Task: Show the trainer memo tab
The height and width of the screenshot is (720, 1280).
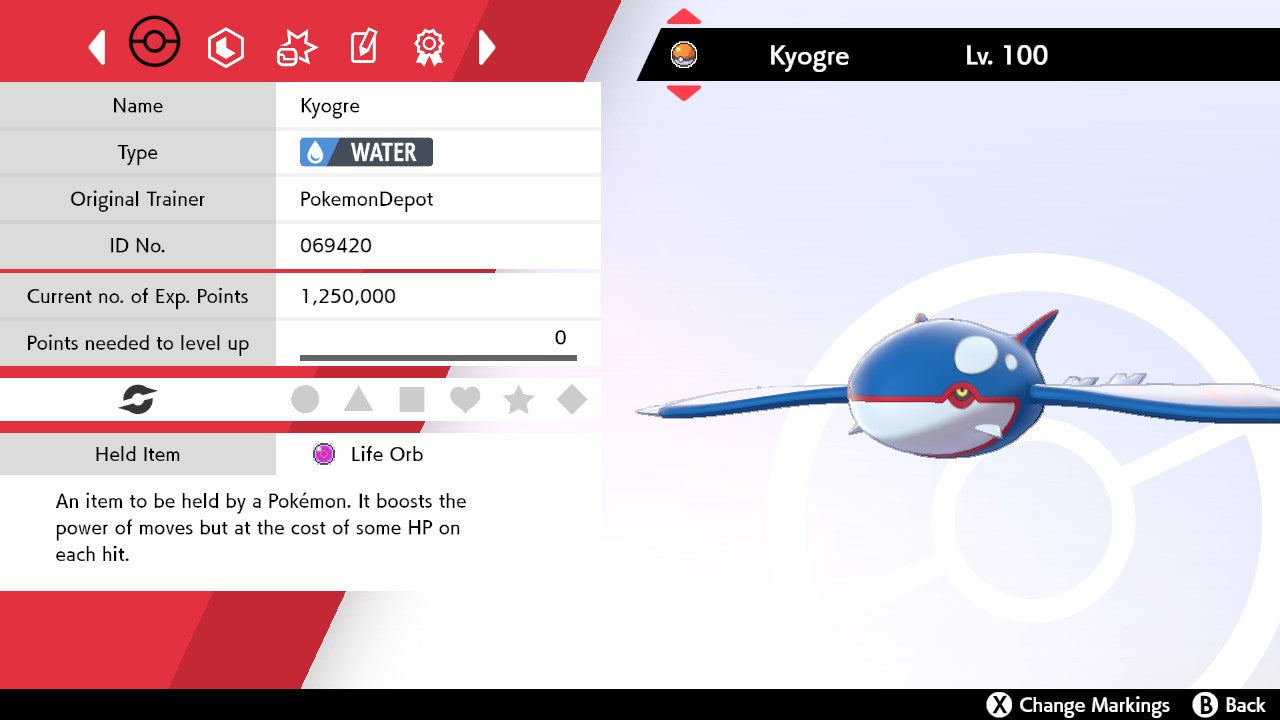Action: pos(363,47)
